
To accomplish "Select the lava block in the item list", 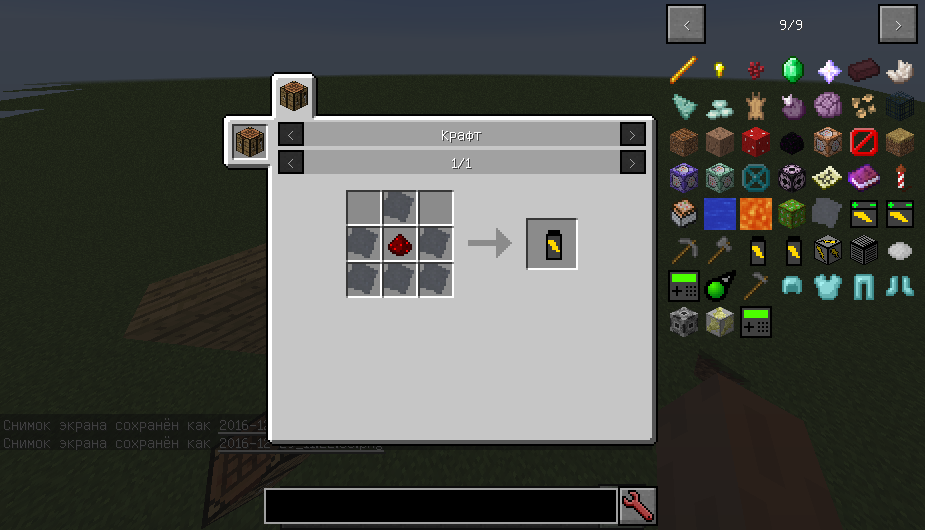I will [756, 213].
